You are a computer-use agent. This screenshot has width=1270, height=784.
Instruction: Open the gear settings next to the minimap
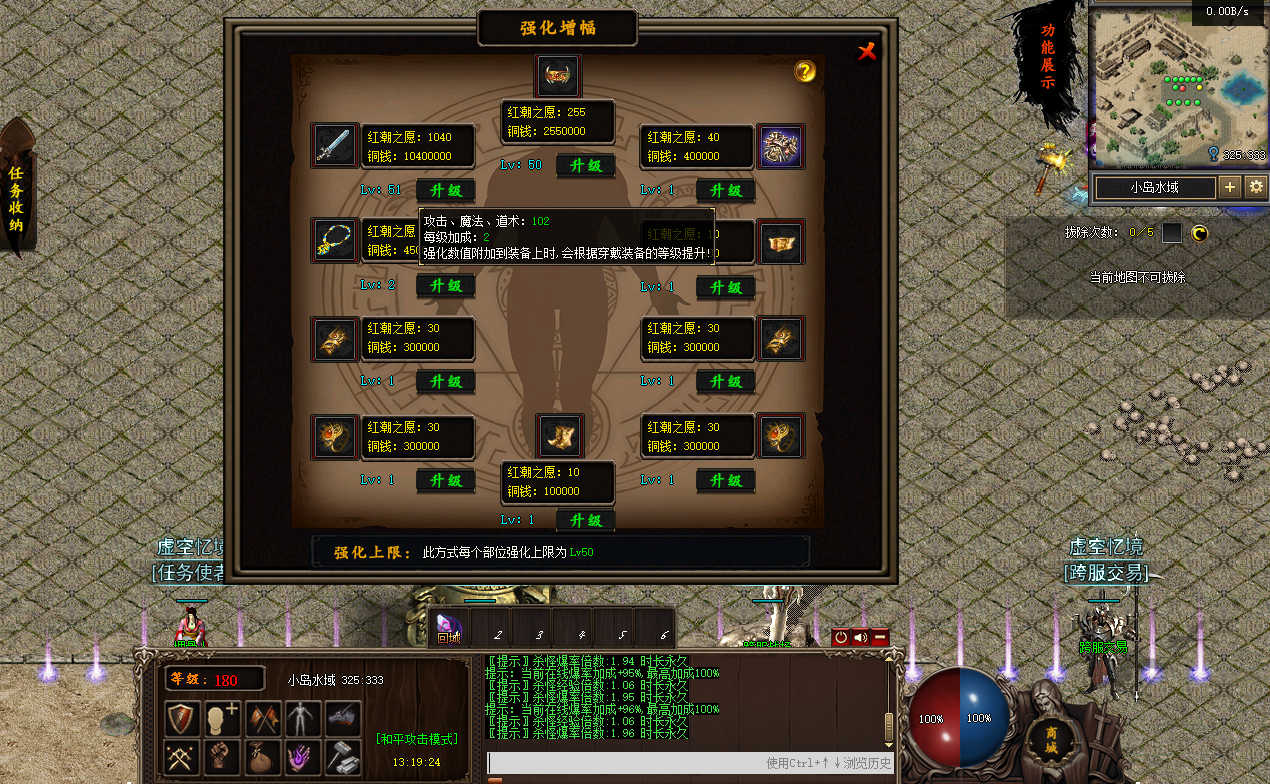pos(1256,187)
